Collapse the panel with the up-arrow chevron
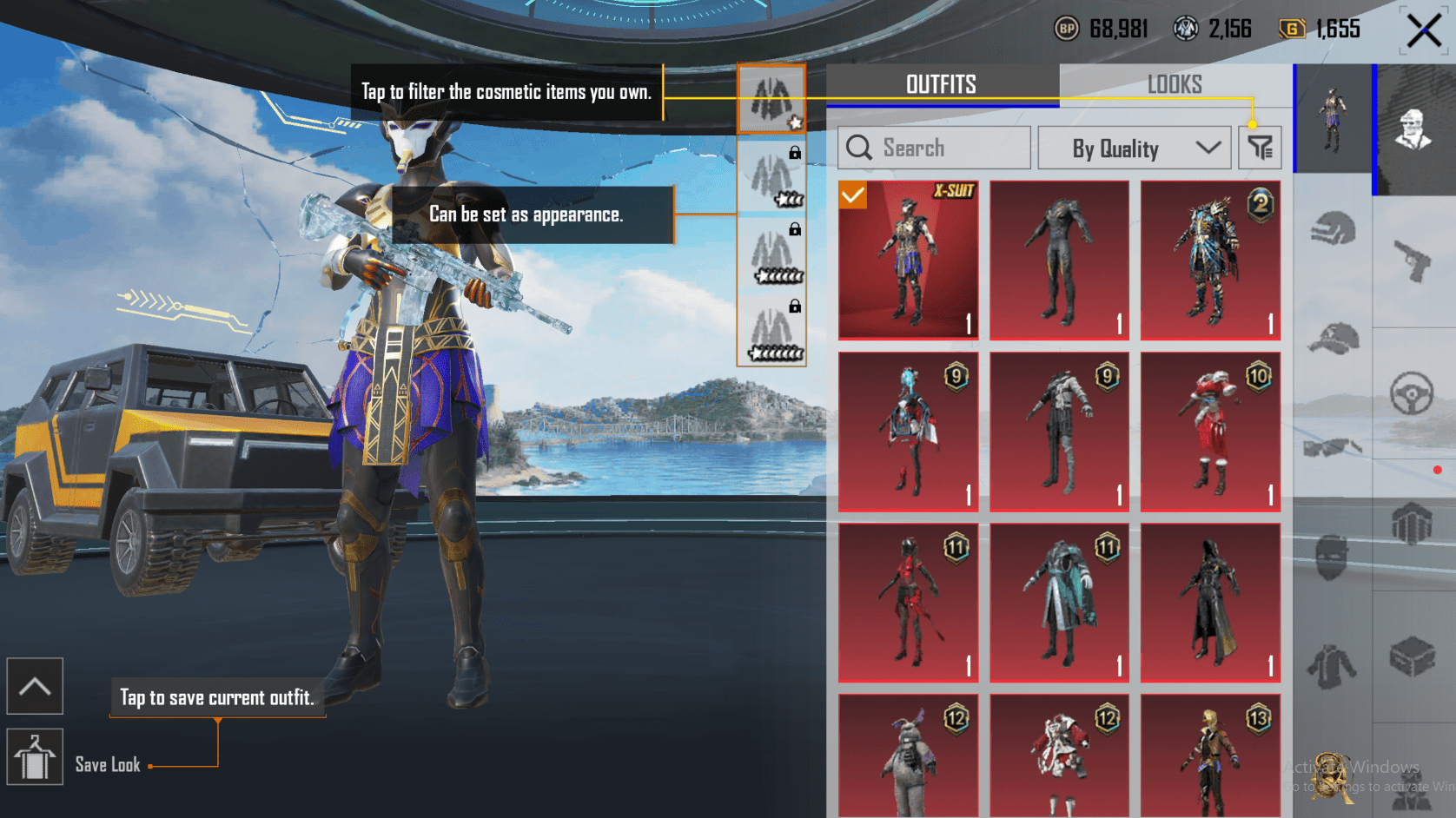The image size is (1456, 818). pos(35,686)
